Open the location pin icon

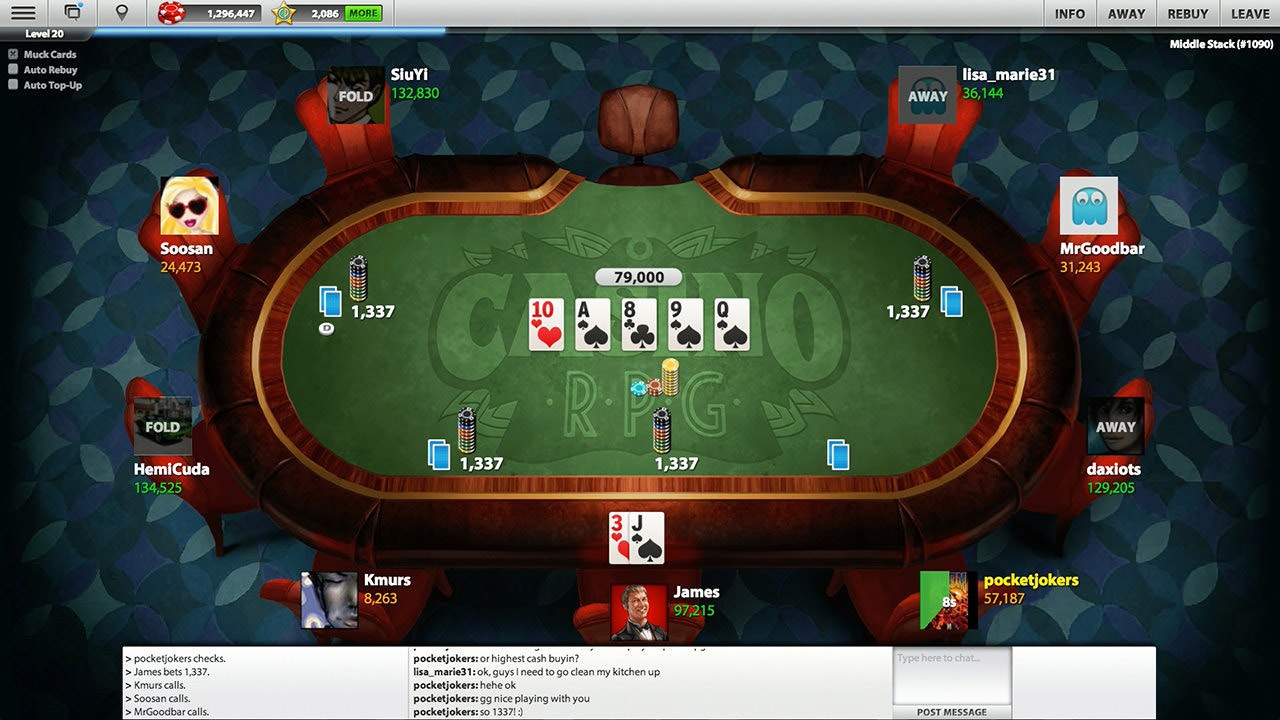[122, 13]
